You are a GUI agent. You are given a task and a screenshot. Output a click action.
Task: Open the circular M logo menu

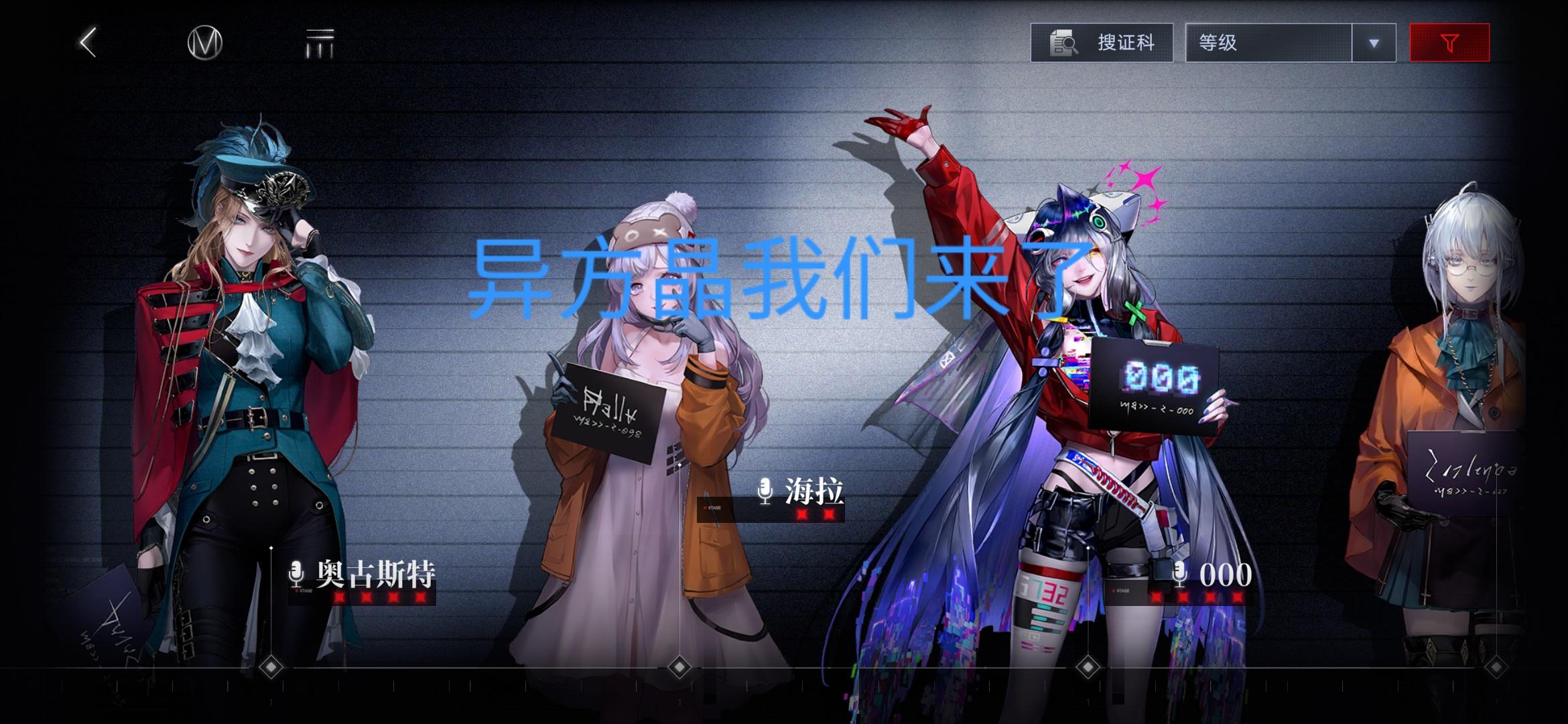[204, 42]
